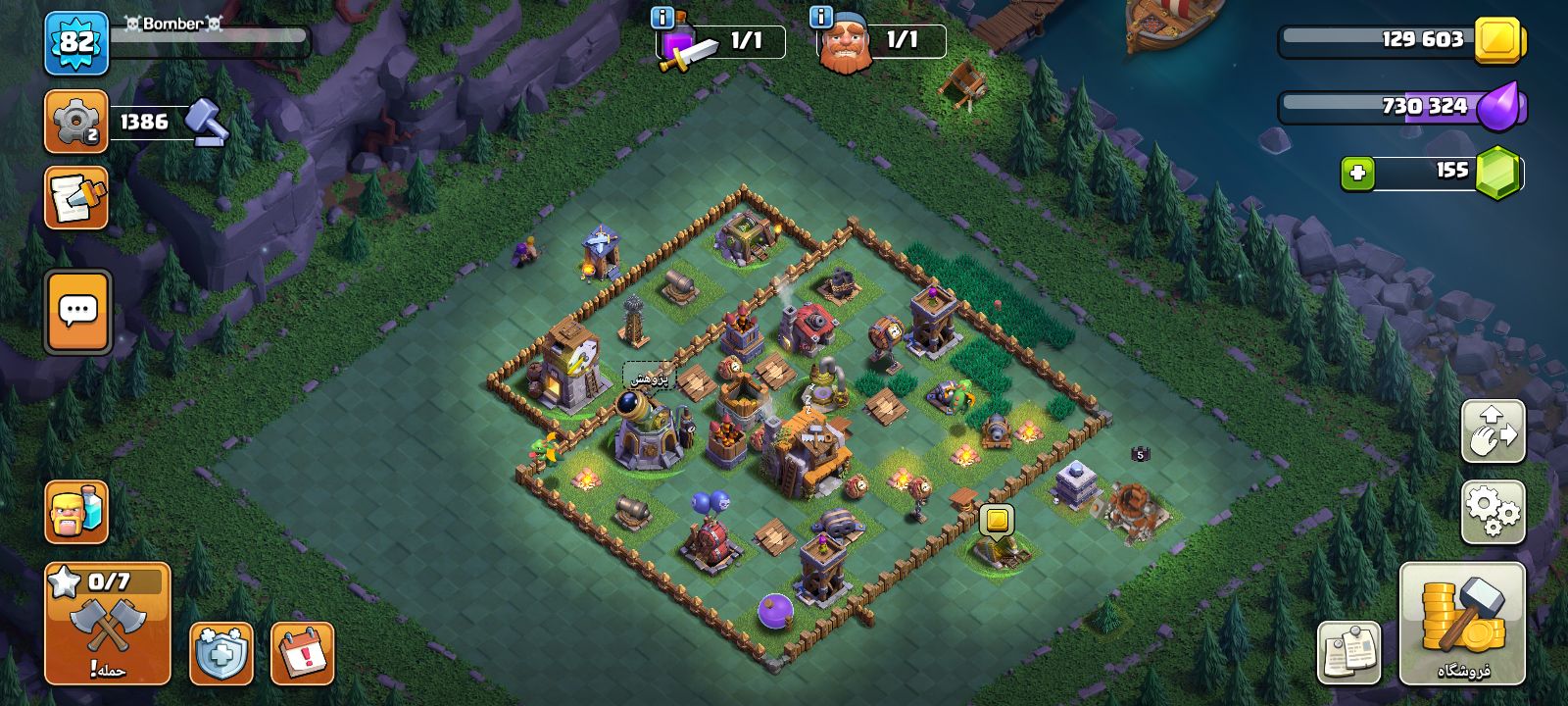Image resolution: width=1568 pixels, height=706 pixels.
Task: Open the blue shield button
Action: pos(220,653)
